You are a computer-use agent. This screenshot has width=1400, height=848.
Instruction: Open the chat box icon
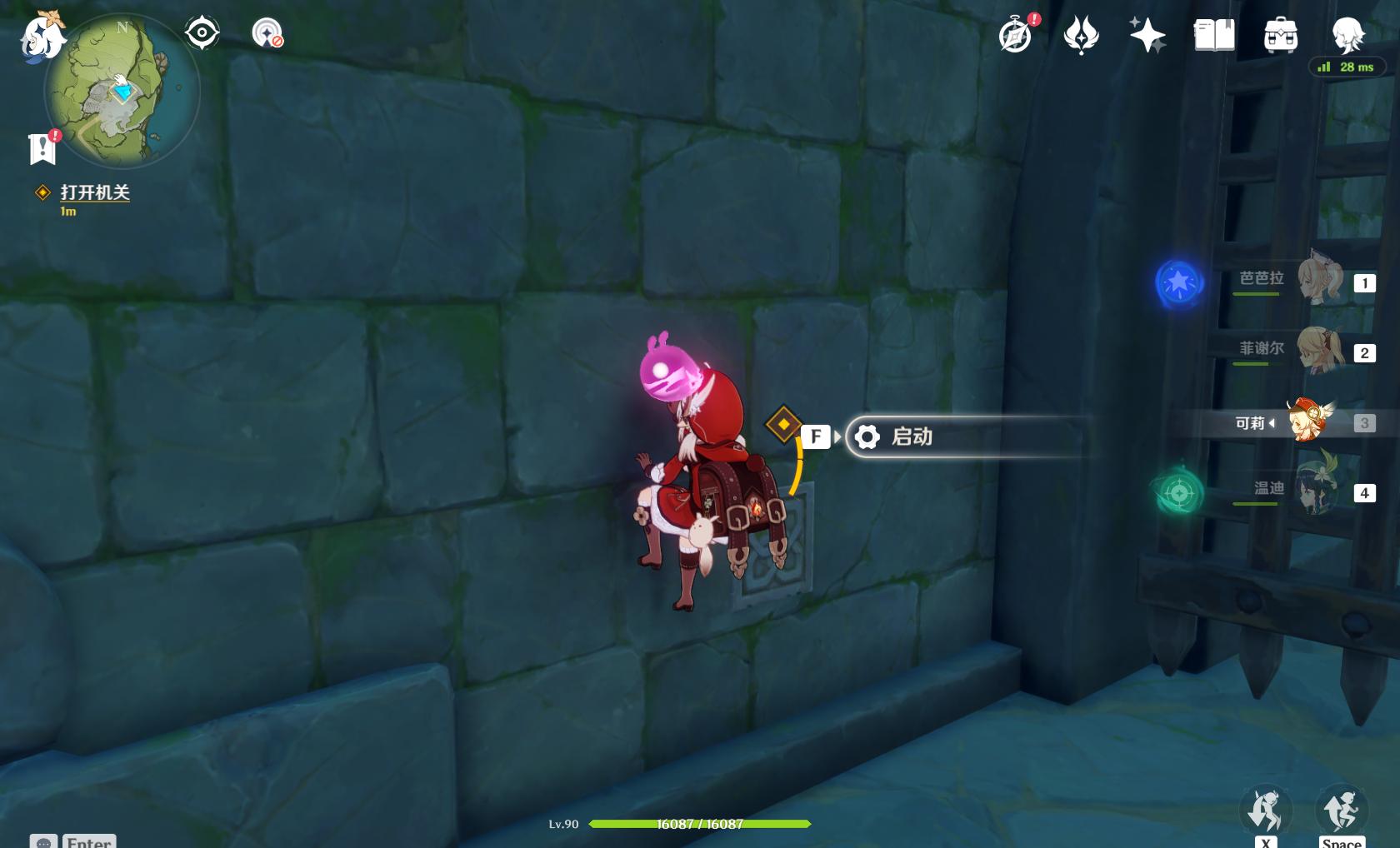tap(43, 841)
